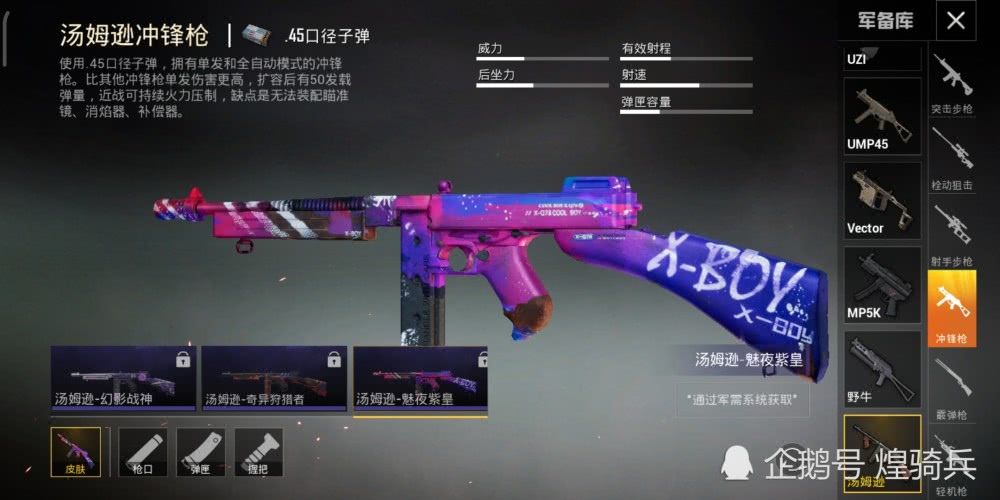Pick the 野牛 weapon from the list
The image size is (1000, 500).
pos(882,369)
